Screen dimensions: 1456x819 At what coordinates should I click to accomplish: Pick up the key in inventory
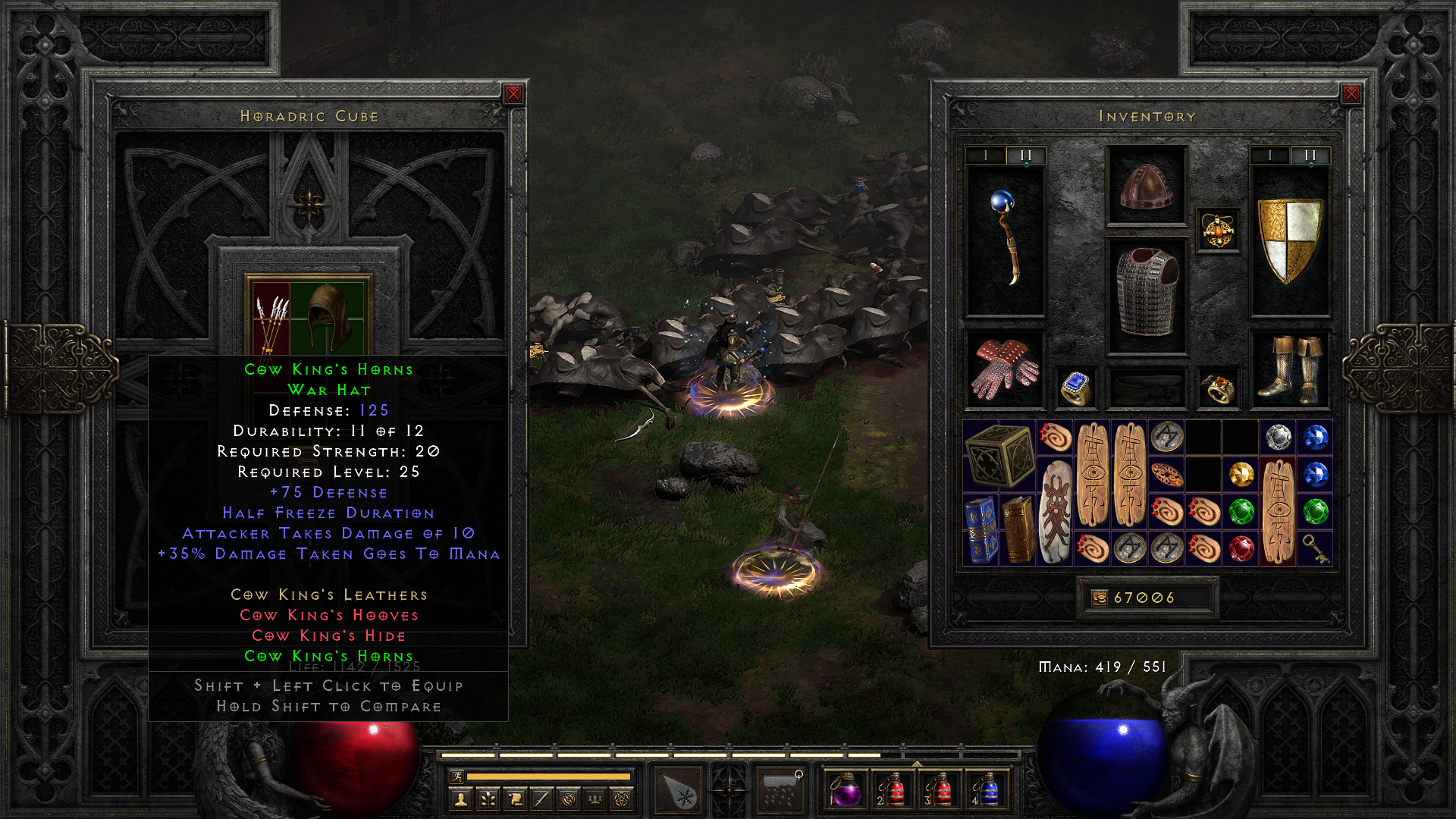pos(1316,548)
